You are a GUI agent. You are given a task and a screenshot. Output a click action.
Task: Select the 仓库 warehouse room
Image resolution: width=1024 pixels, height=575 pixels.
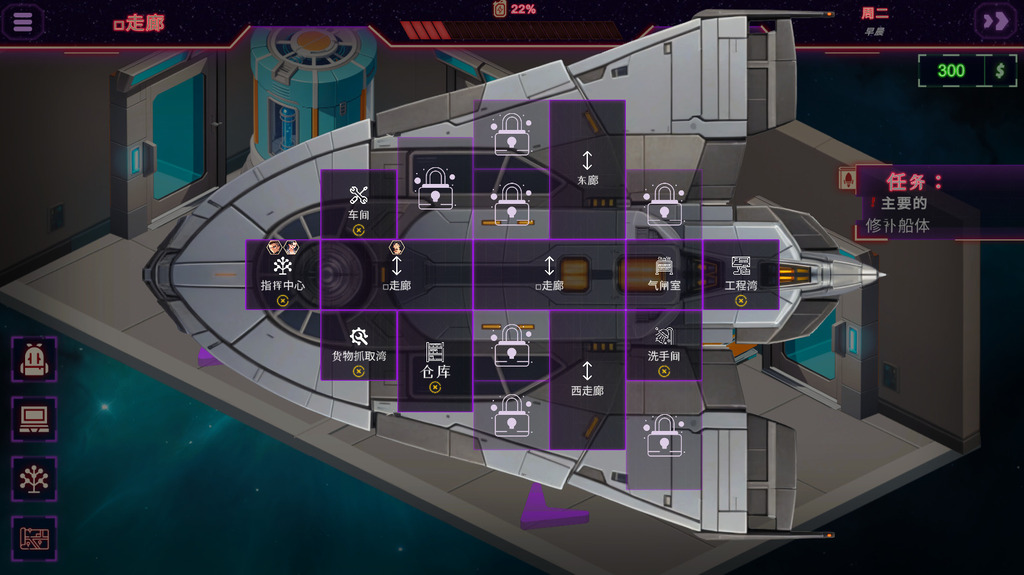435,362
